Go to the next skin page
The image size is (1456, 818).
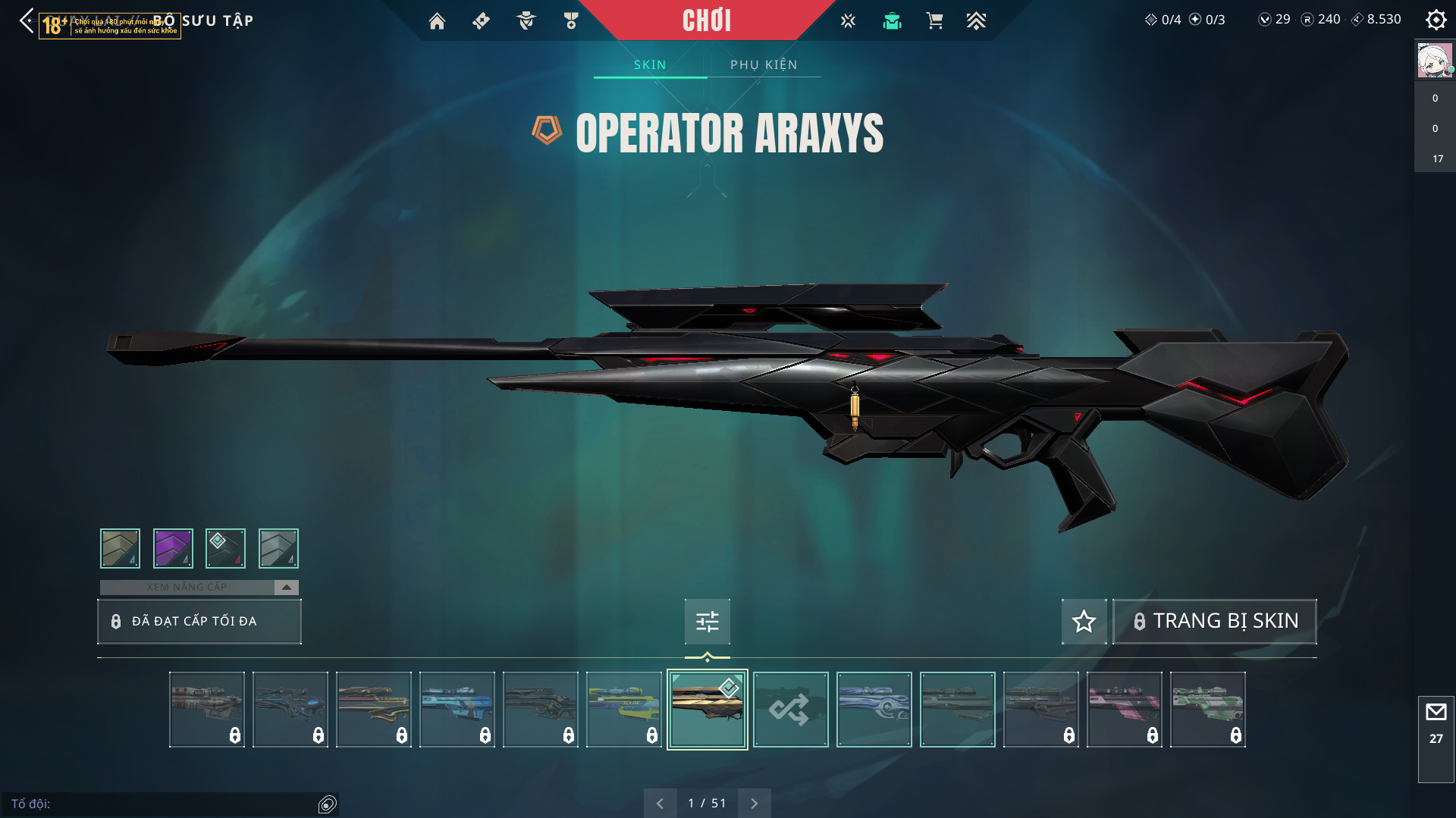[x=754, y=803]
